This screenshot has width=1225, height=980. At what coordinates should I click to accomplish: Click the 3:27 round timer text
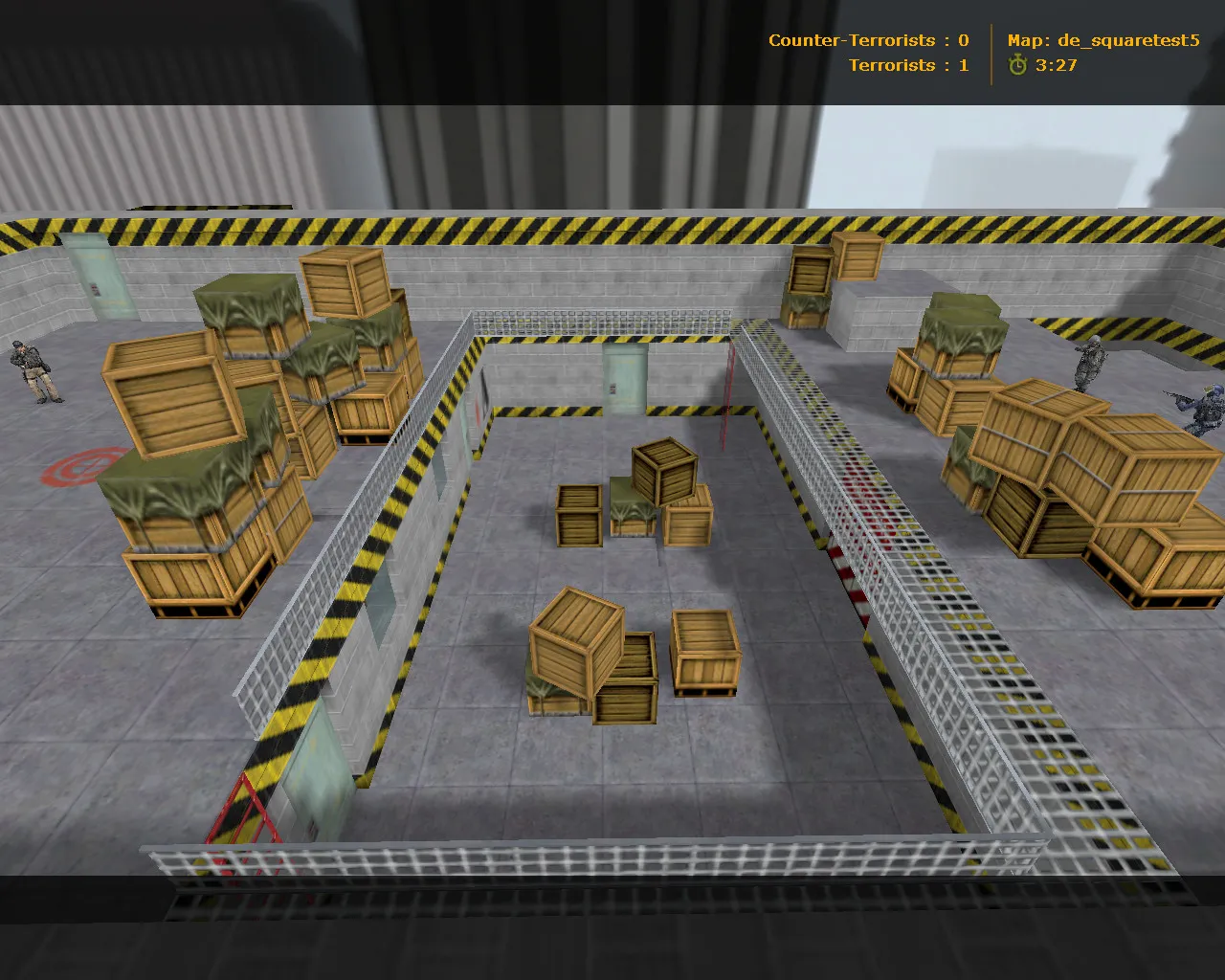click(1055, 66)
